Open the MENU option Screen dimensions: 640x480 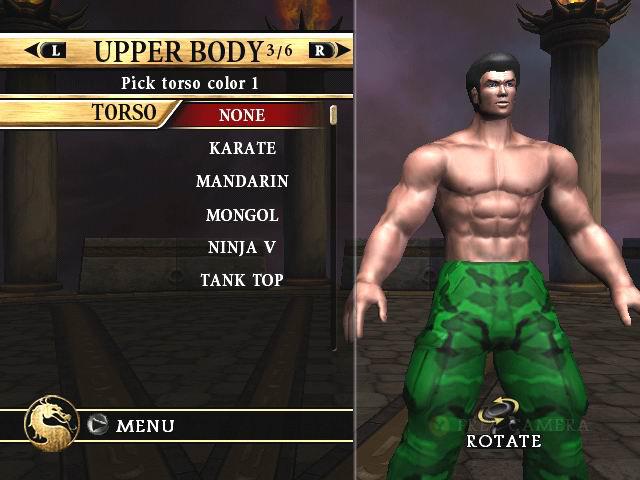145,426
